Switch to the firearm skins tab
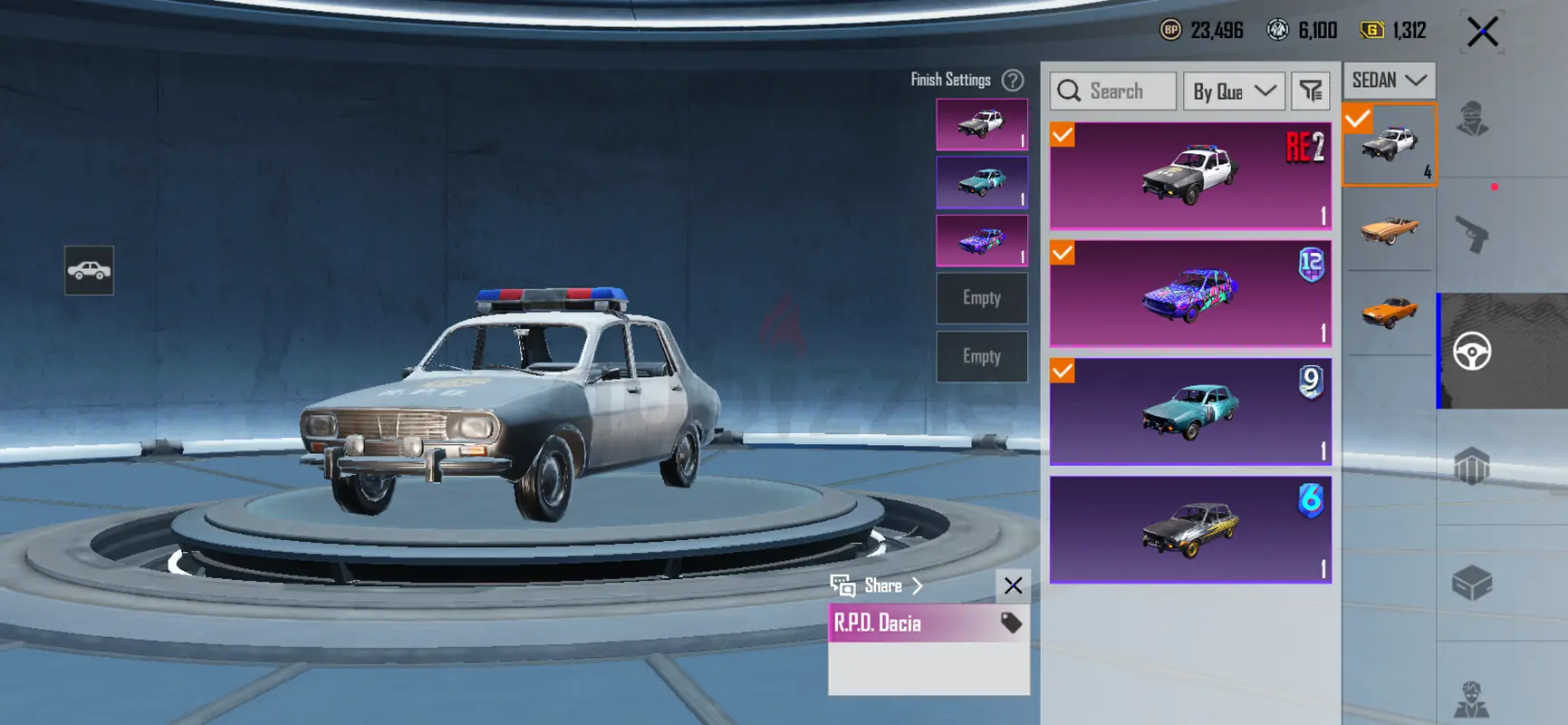The image size is (1568, 725). 1473,235
